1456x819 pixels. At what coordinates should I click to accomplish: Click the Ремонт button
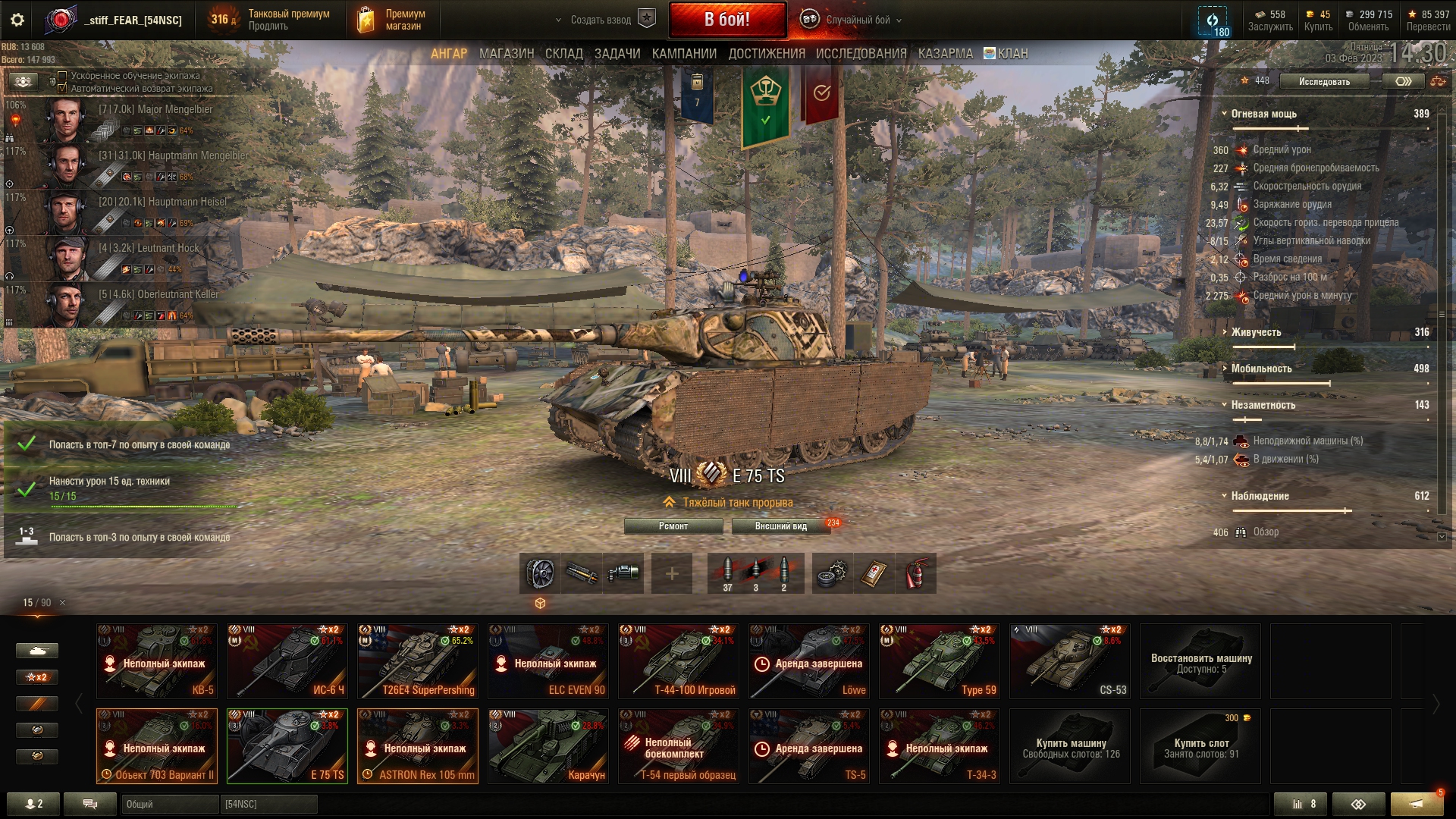[x=673, y=526]
